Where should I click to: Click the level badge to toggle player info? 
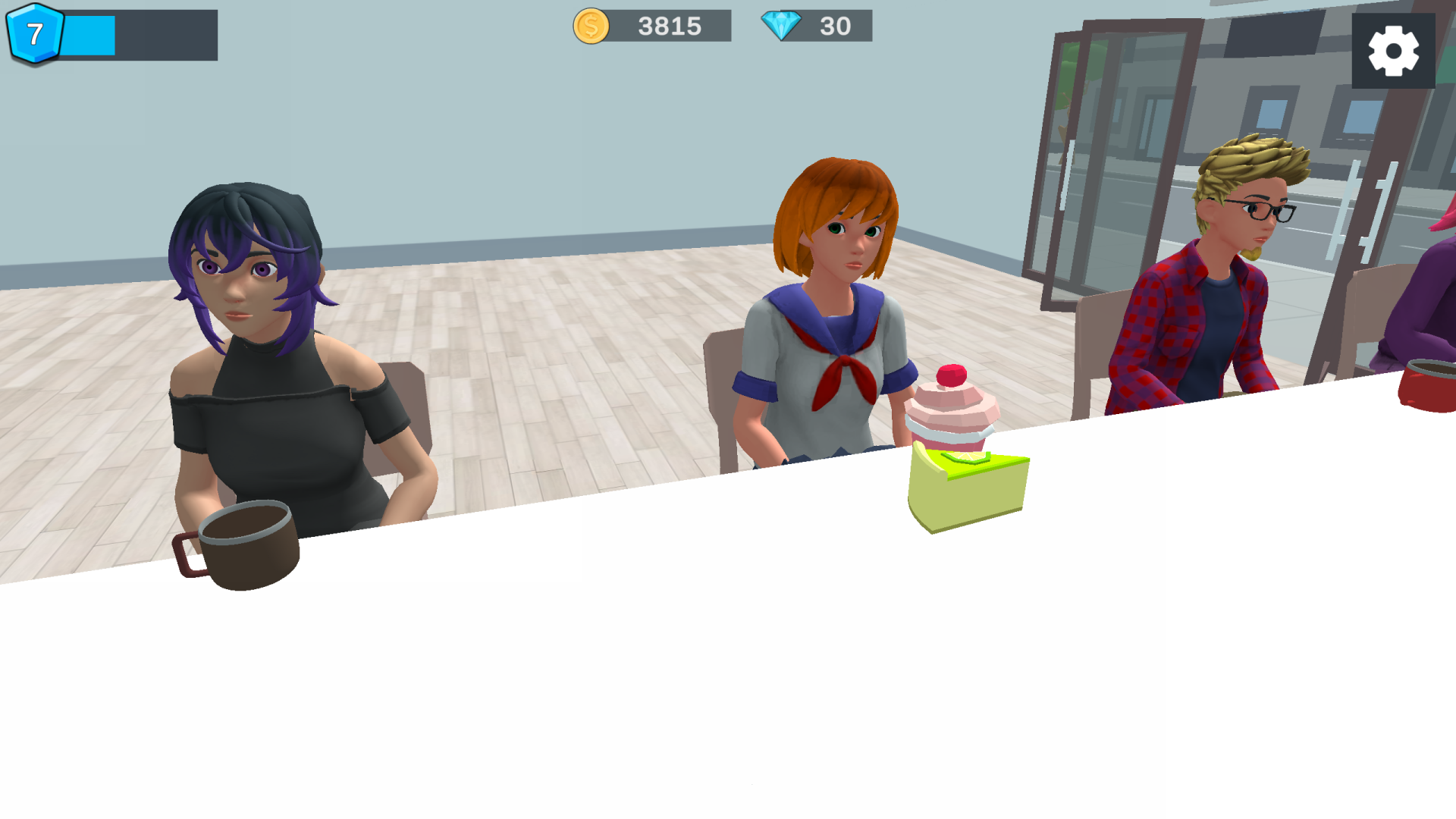pos(35,32)
